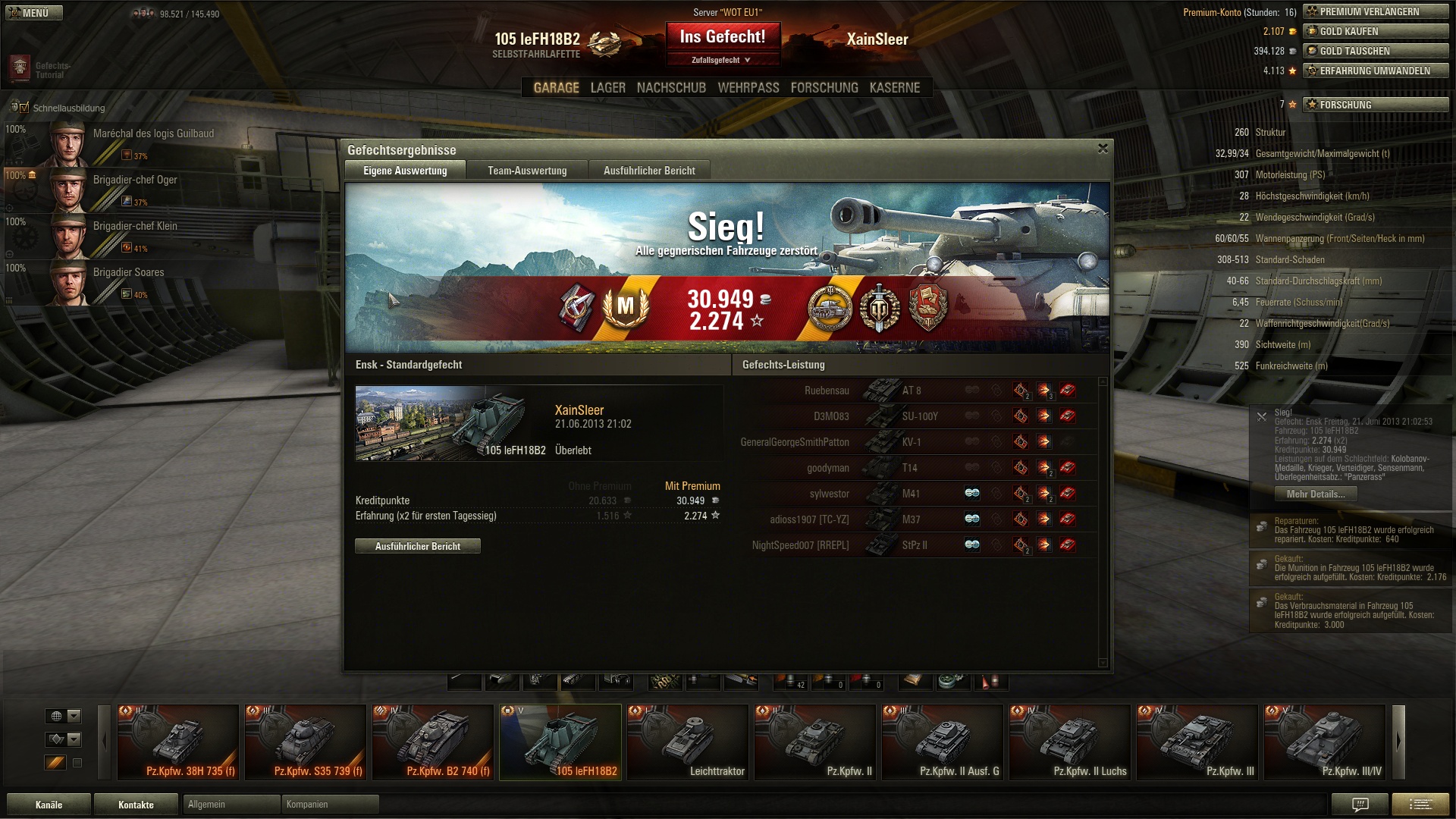Open the Ausführlicher Bericht tab
Screen dimensions: 1456x819
[x=649, y=171]
